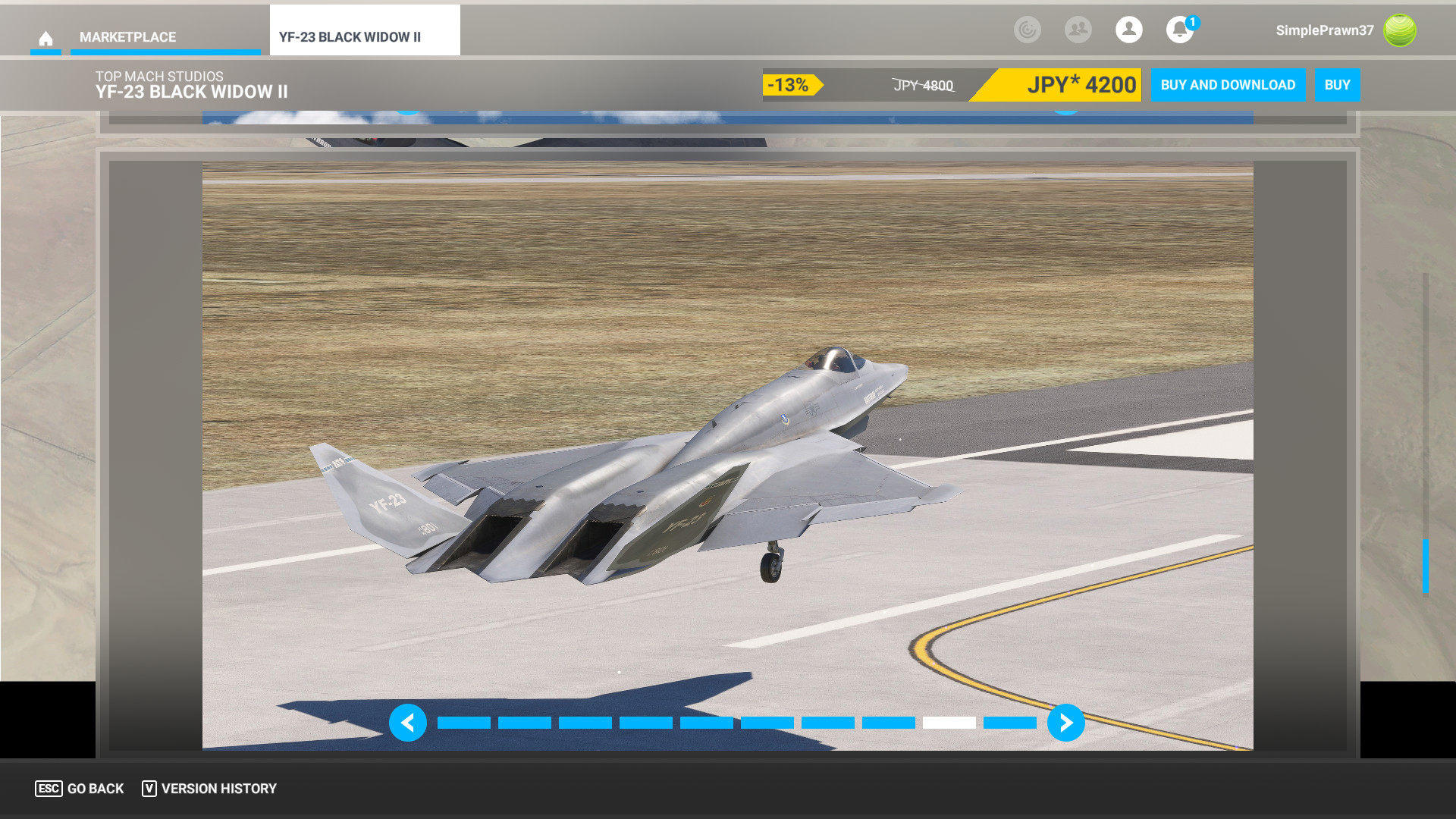Purchase with the Buy button

pyautogui.click(x=1337, y=85)
